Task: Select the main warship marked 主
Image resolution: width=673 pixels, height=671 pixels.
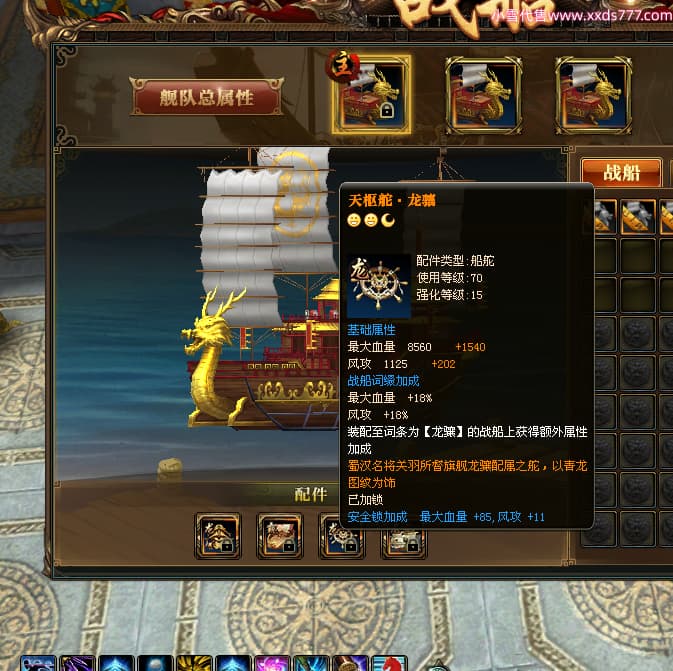Action: click(x=371, y=94)
